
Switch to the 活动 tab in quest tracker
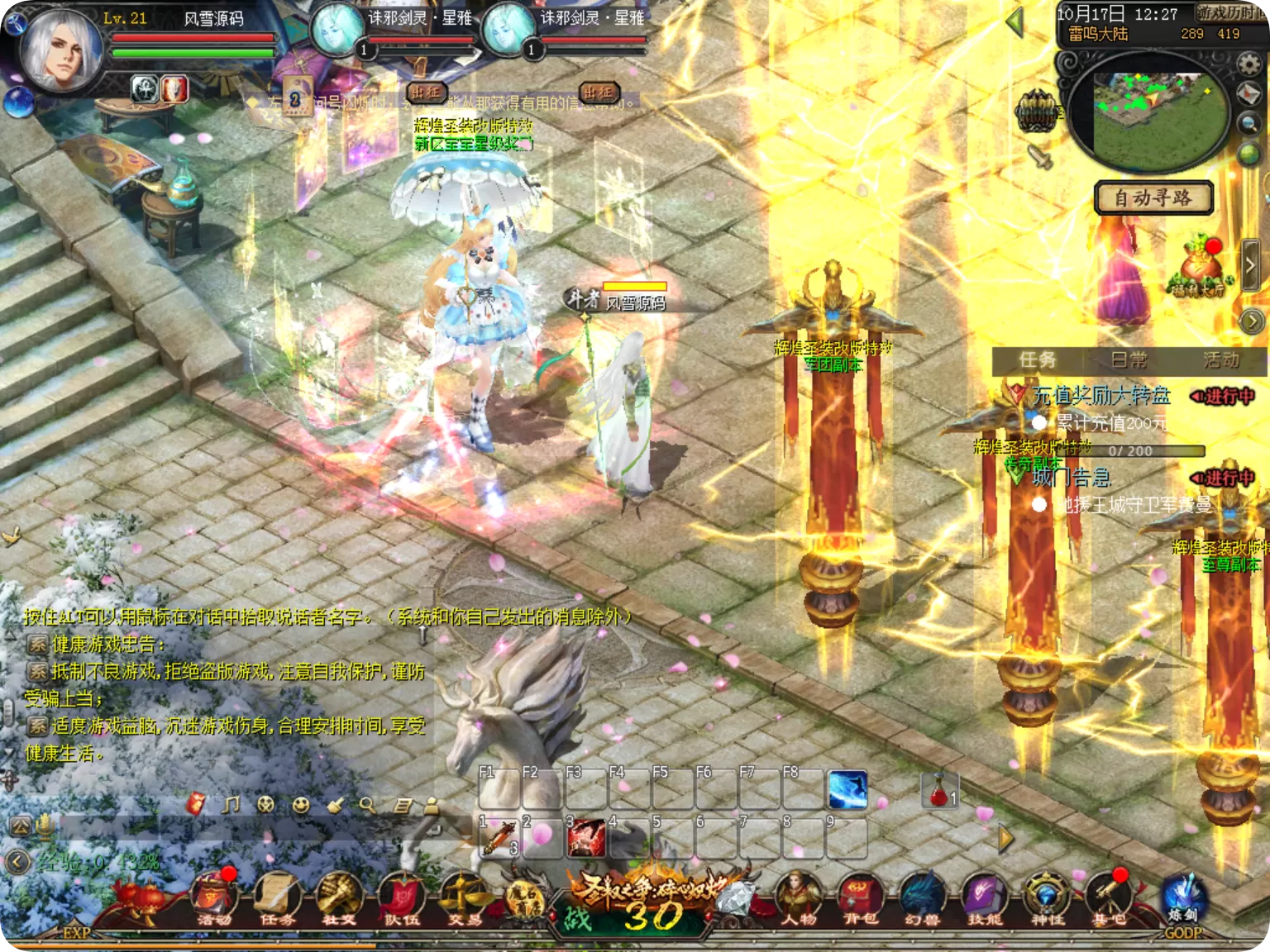pyautogui.click(x=1221, y=359)
